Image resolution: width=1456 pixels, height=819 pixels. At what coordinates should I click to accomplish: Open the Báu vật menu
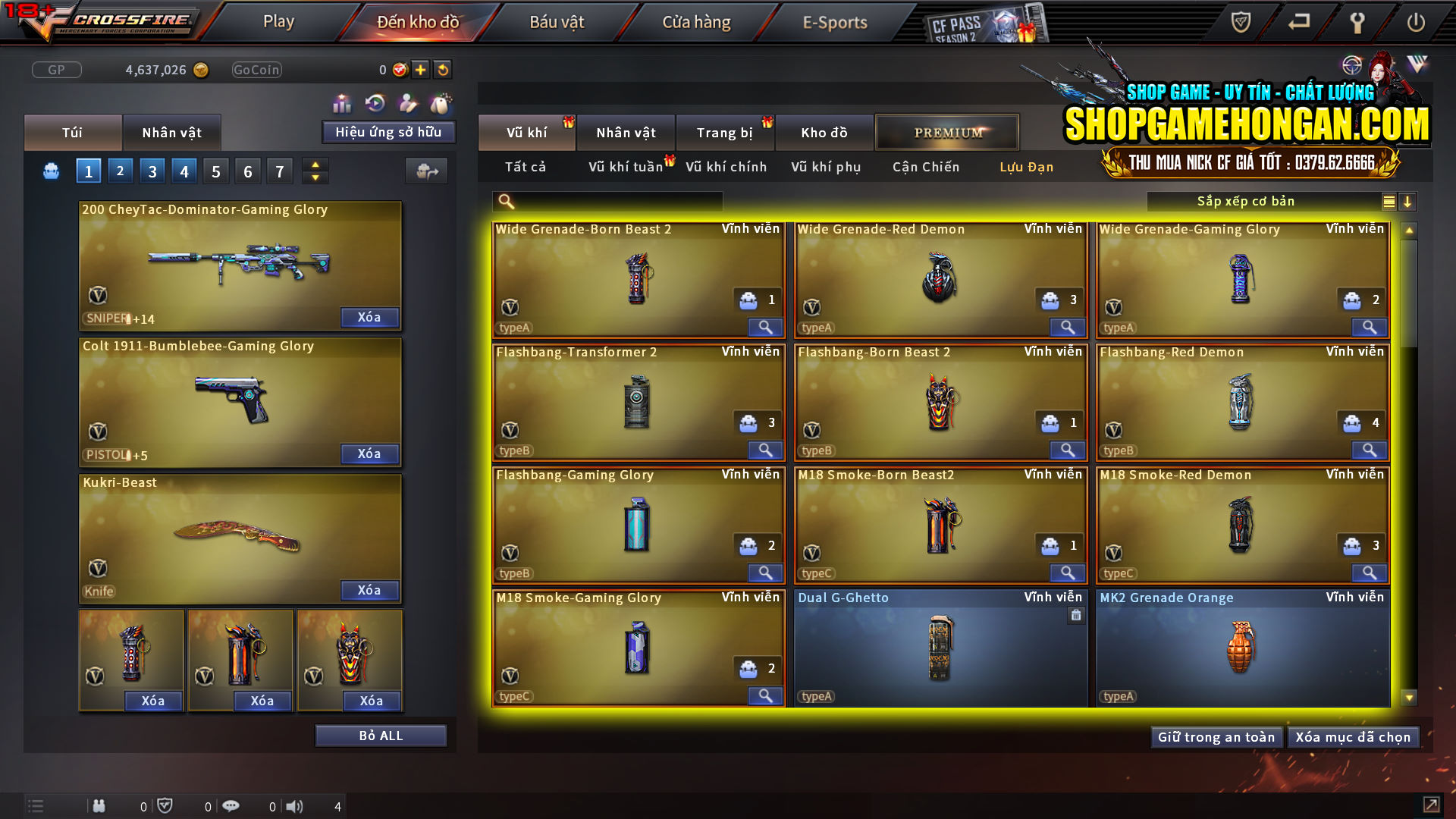tap(557, 22)
